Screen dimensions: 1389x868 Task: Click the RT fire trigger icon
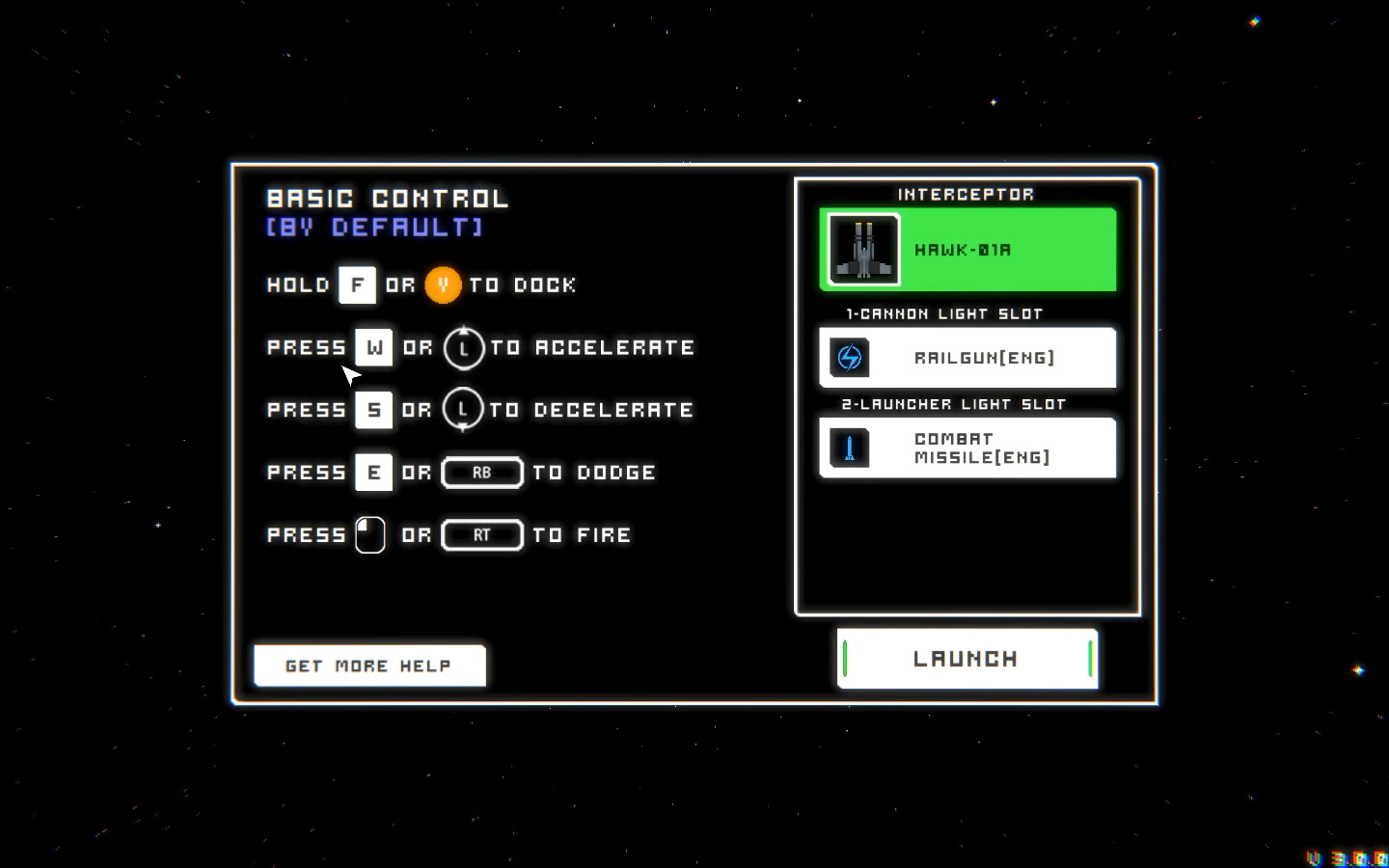tap(482, 535)
